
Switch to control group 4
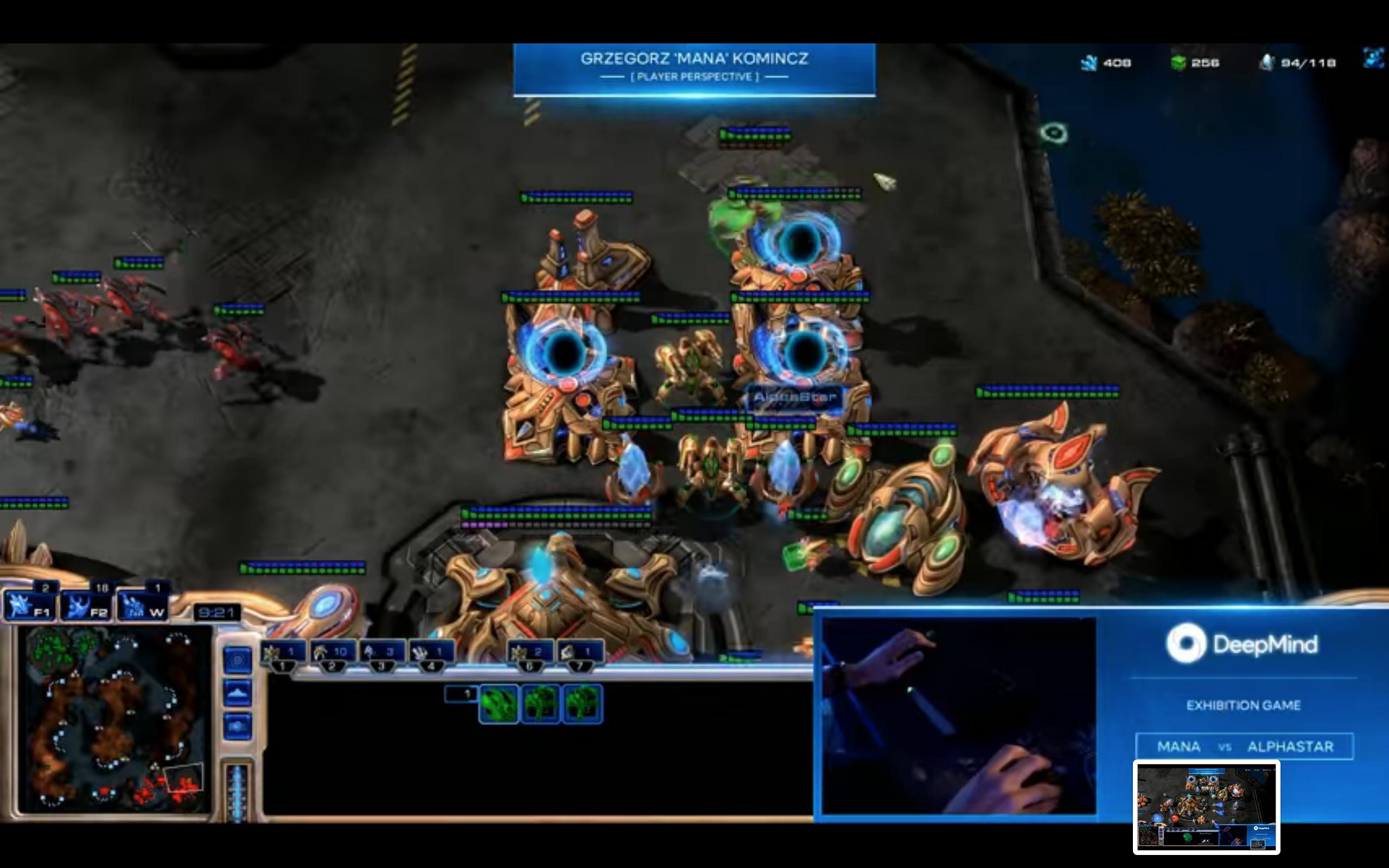point(431,654)
